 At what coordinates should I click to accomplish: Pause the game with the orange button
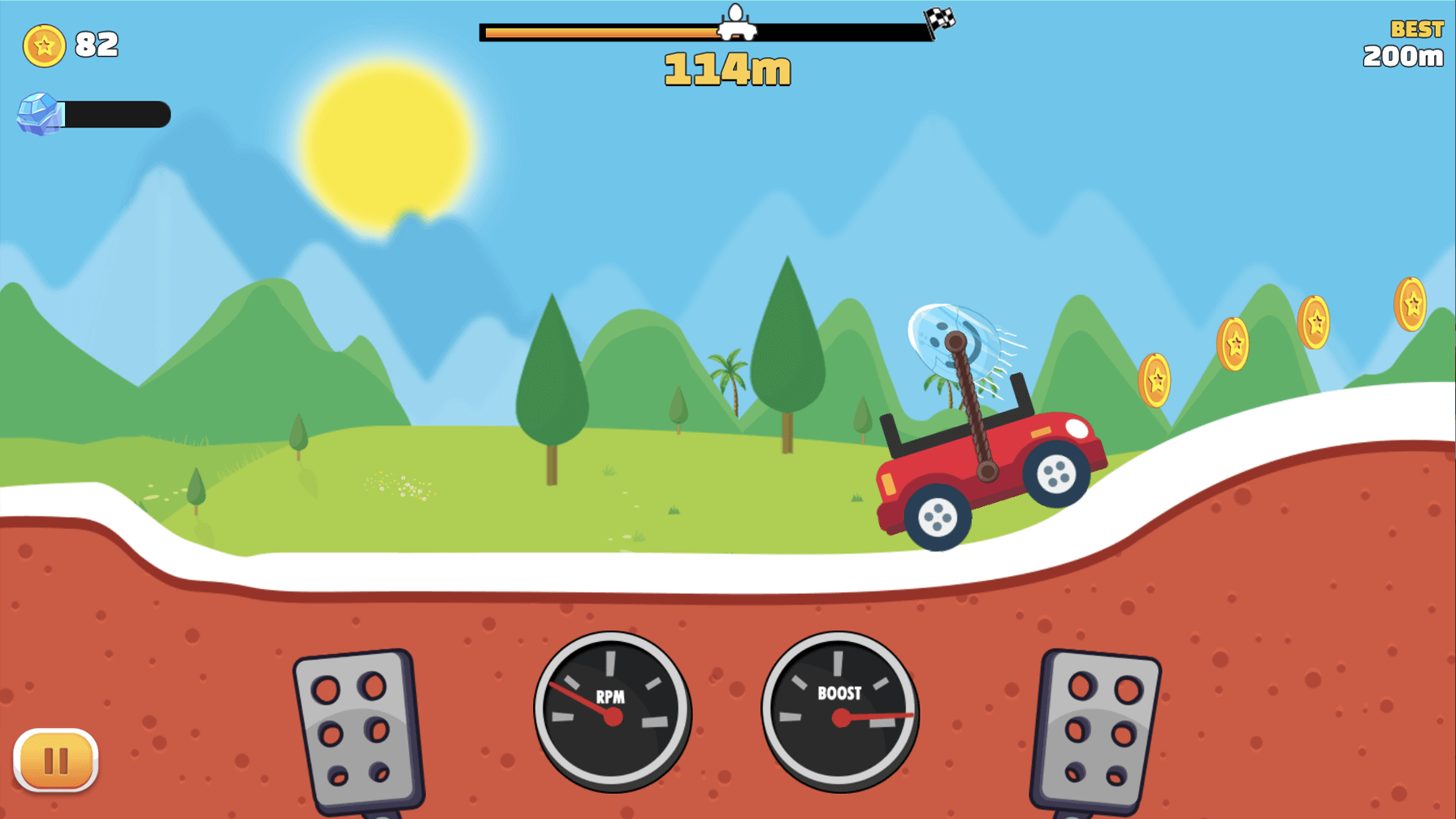click(x=56, y=760)
